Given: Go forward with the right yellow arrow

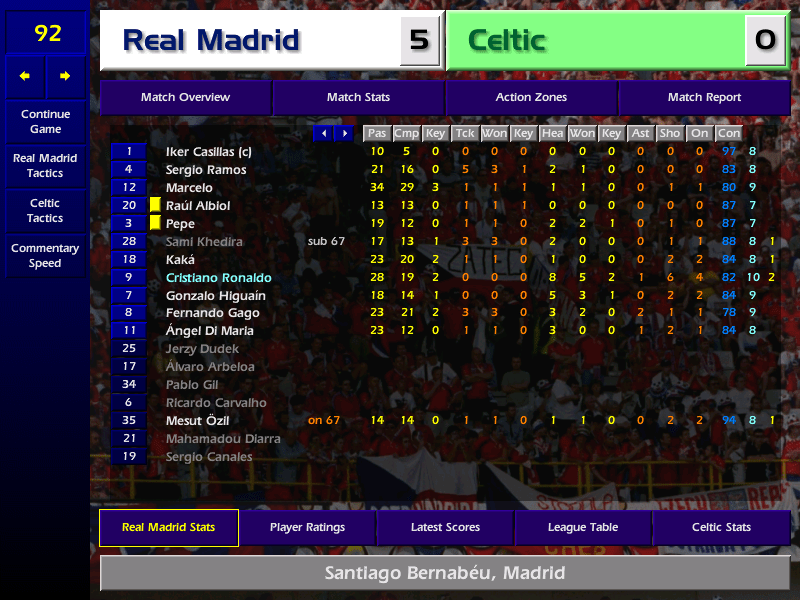Looking at the screenshot, I should click(x=66, y=76).
